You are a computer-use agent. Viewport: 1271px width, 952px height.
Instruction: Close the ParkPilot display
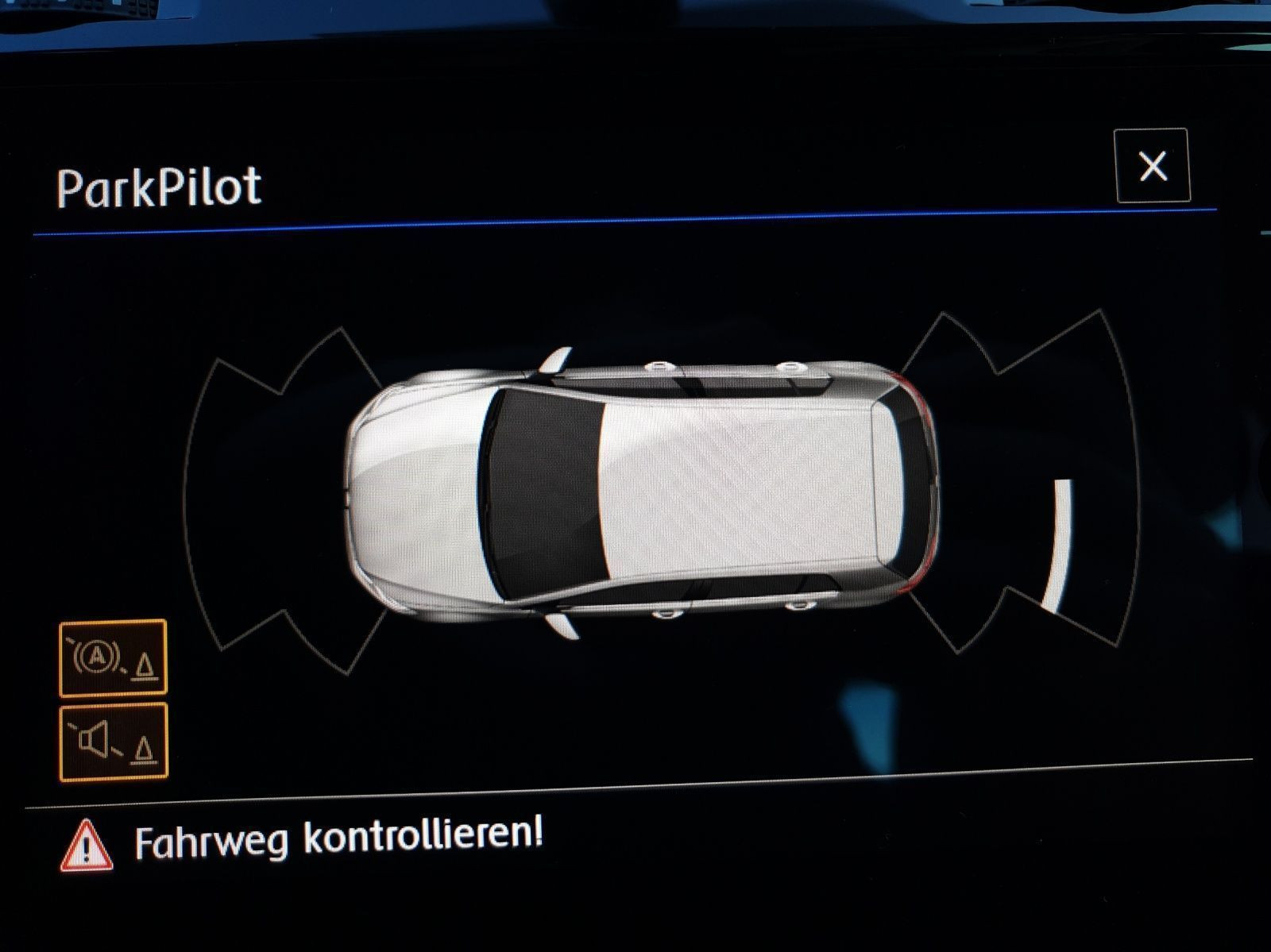[x=1152, y=166]
